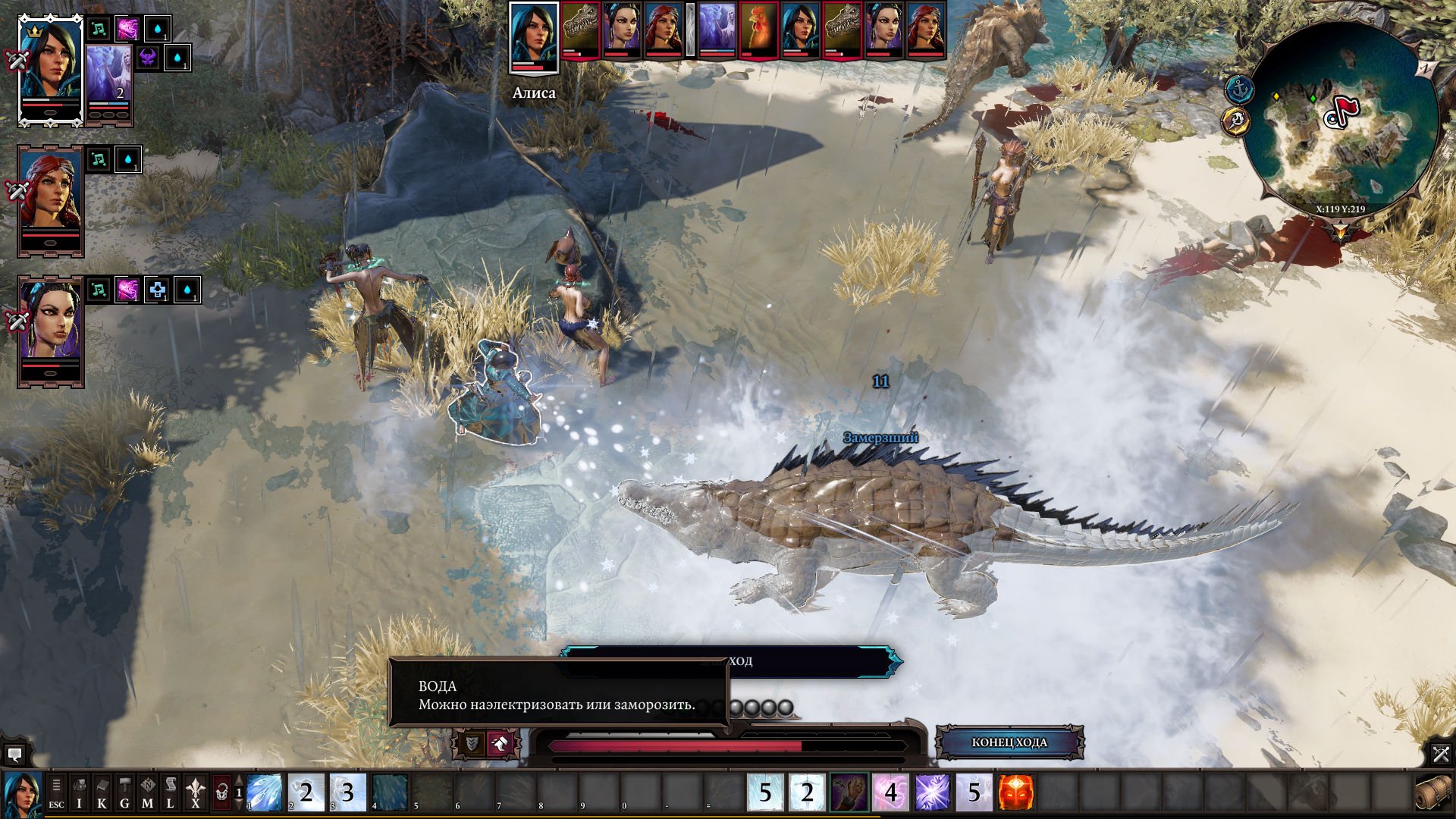The image size is (1456, 819).
Task: Open the journal scroll L button
Action: 170,792
